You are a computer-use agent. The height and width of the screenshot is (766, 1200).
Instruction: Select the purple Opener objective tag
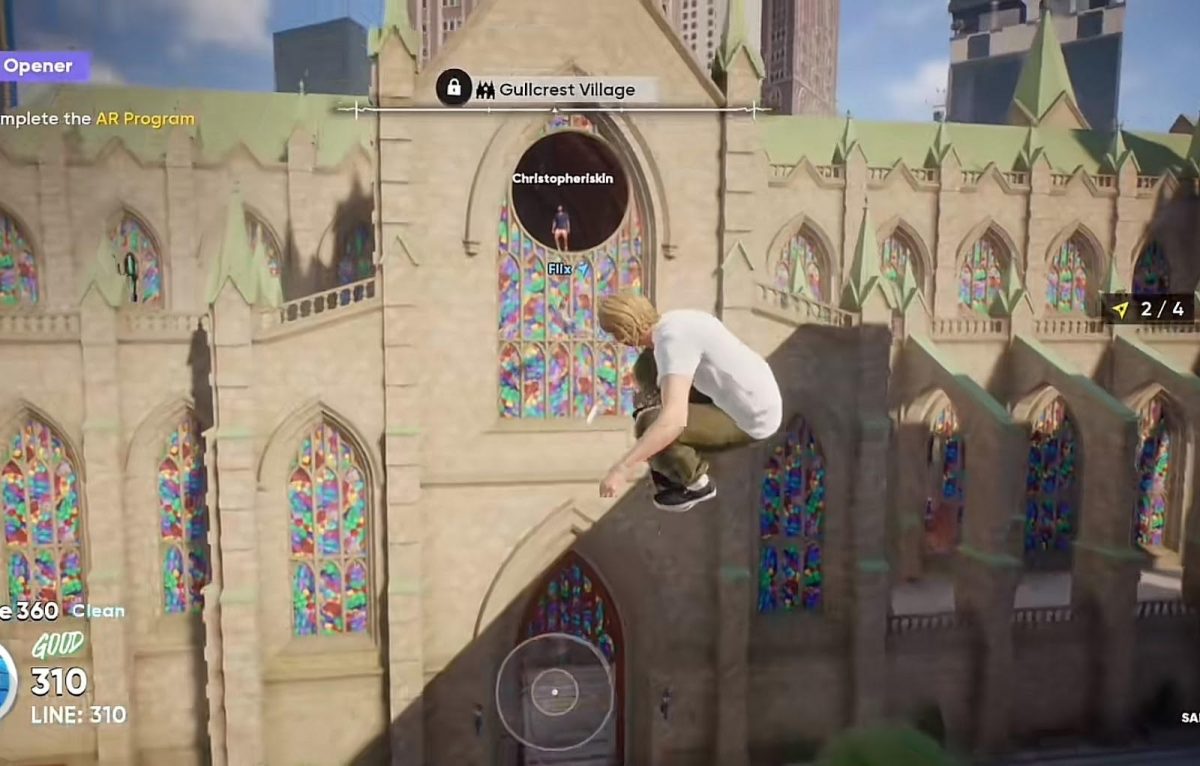pos(40,67)
